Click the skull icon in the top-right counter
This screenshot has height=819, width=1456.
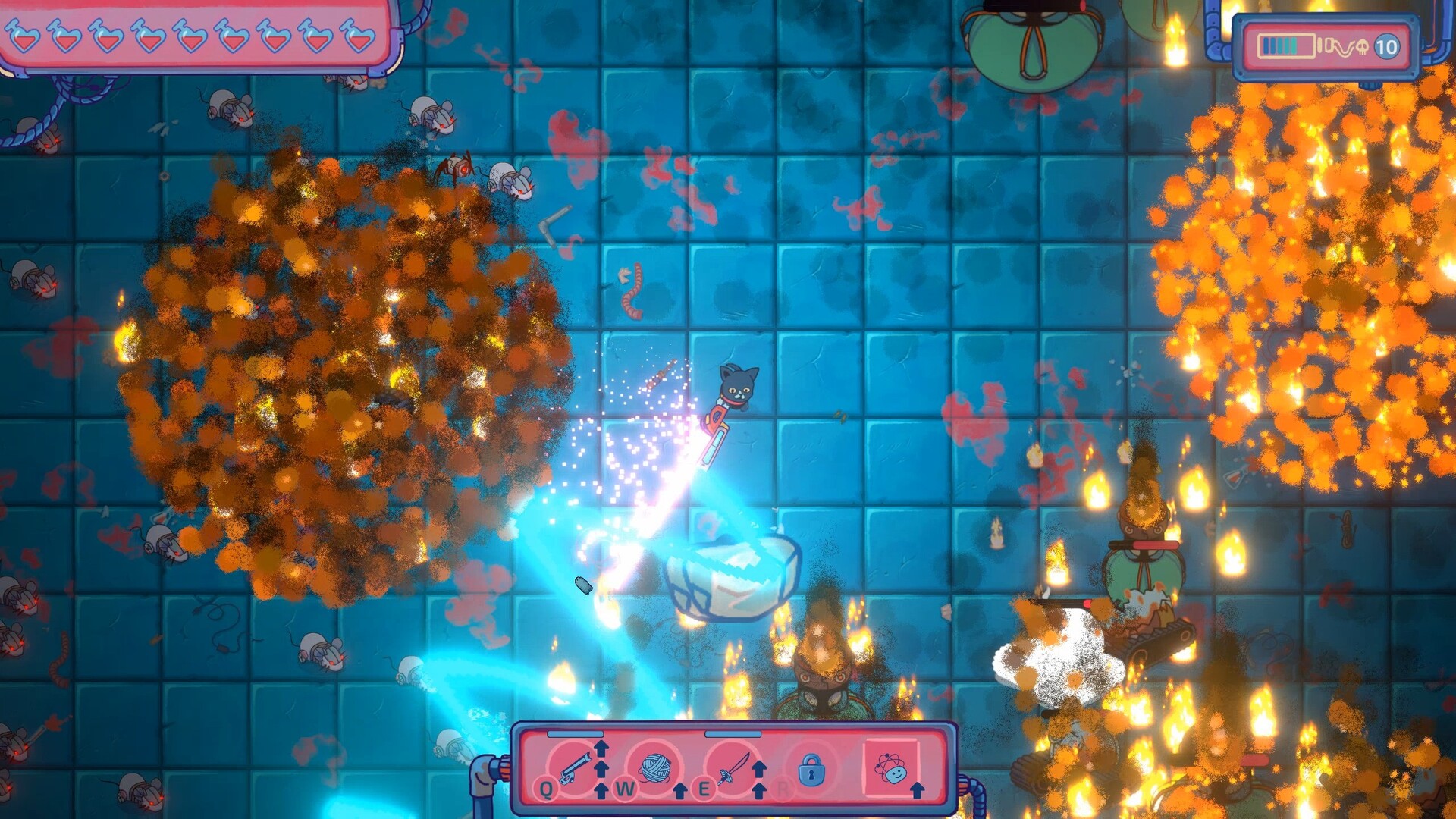coord(1361,47)
